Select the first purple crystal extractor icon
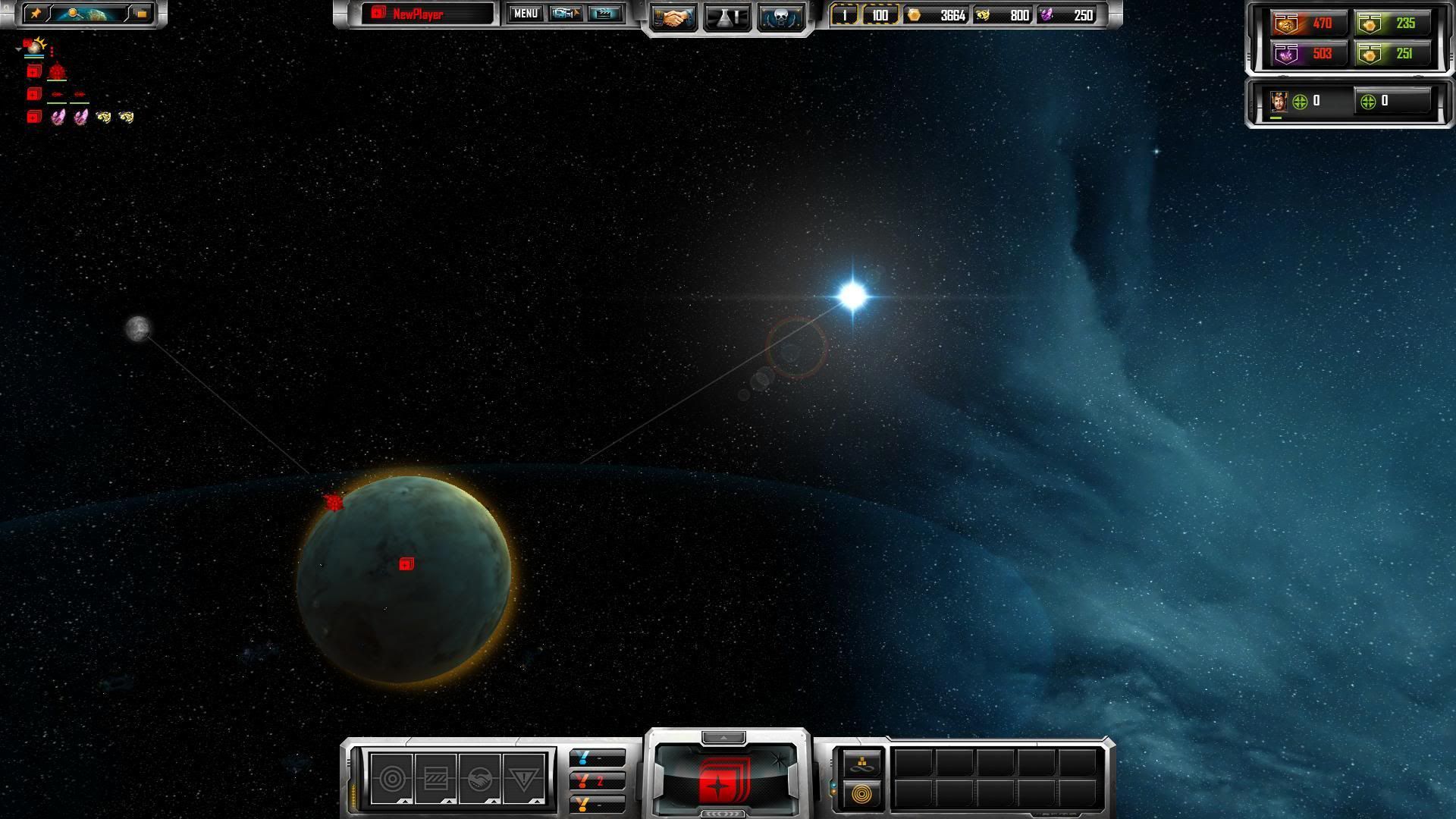The image size is (1456, 819). (x=58, y=117)
